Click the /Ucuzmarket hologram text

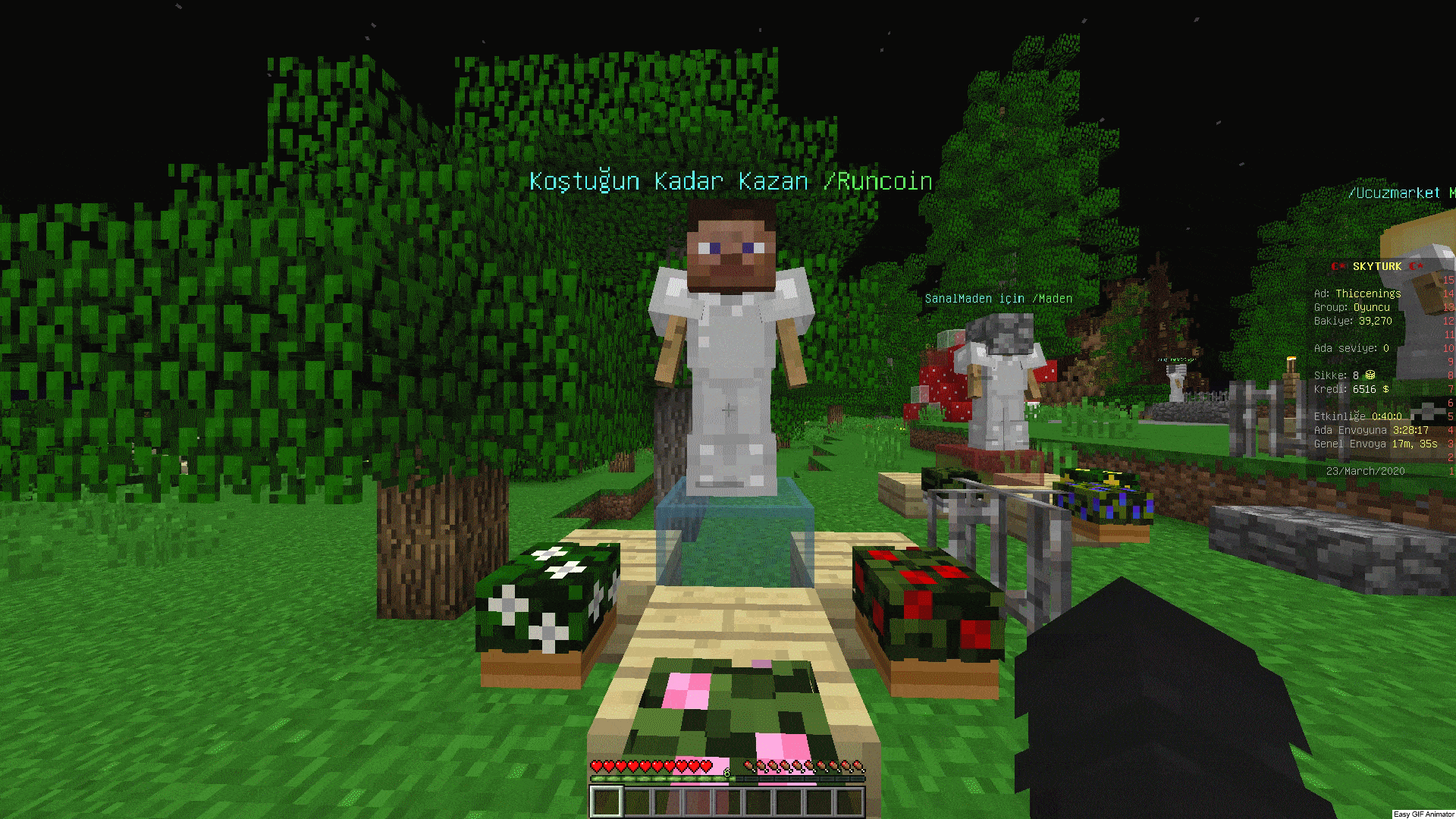(x=1394, y=193)
